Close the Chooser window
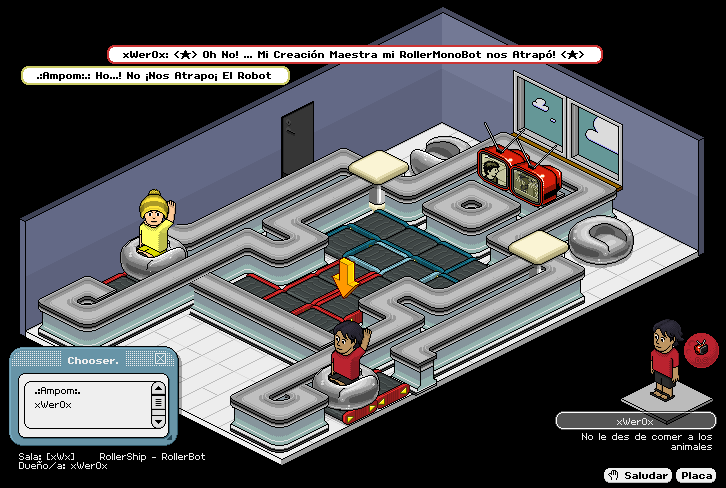726x488 pixels. tap(160, 358)
